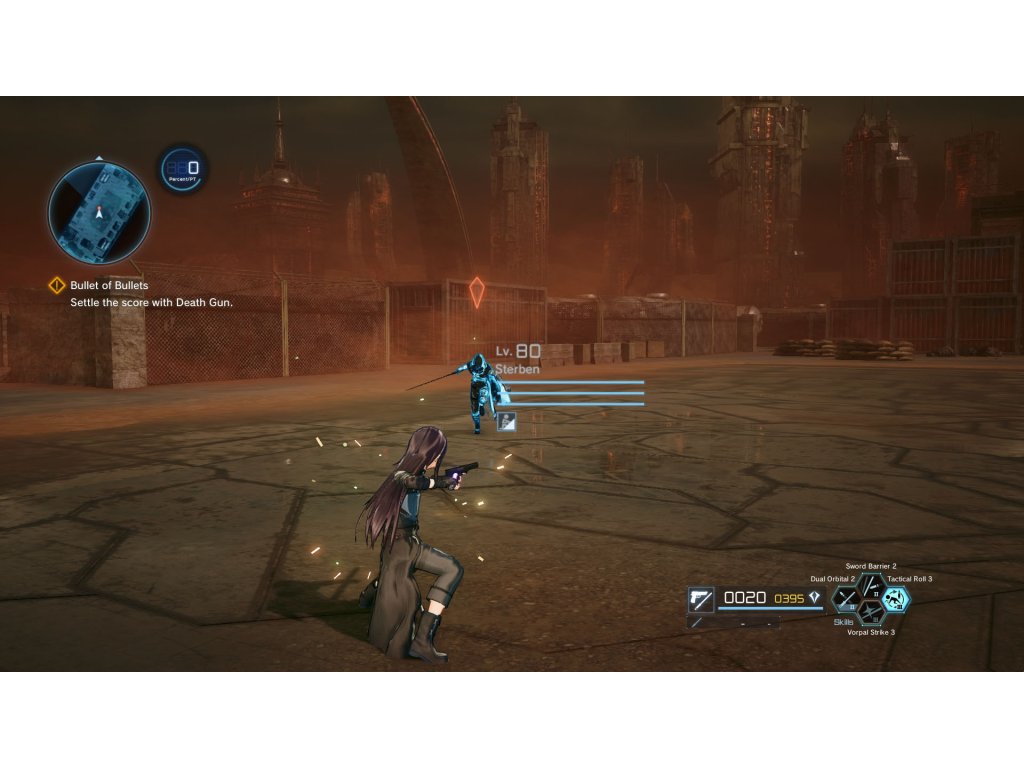Activate the Sword Barrier 2 skill
1024x768 pixels.
[x=871, y=586]
